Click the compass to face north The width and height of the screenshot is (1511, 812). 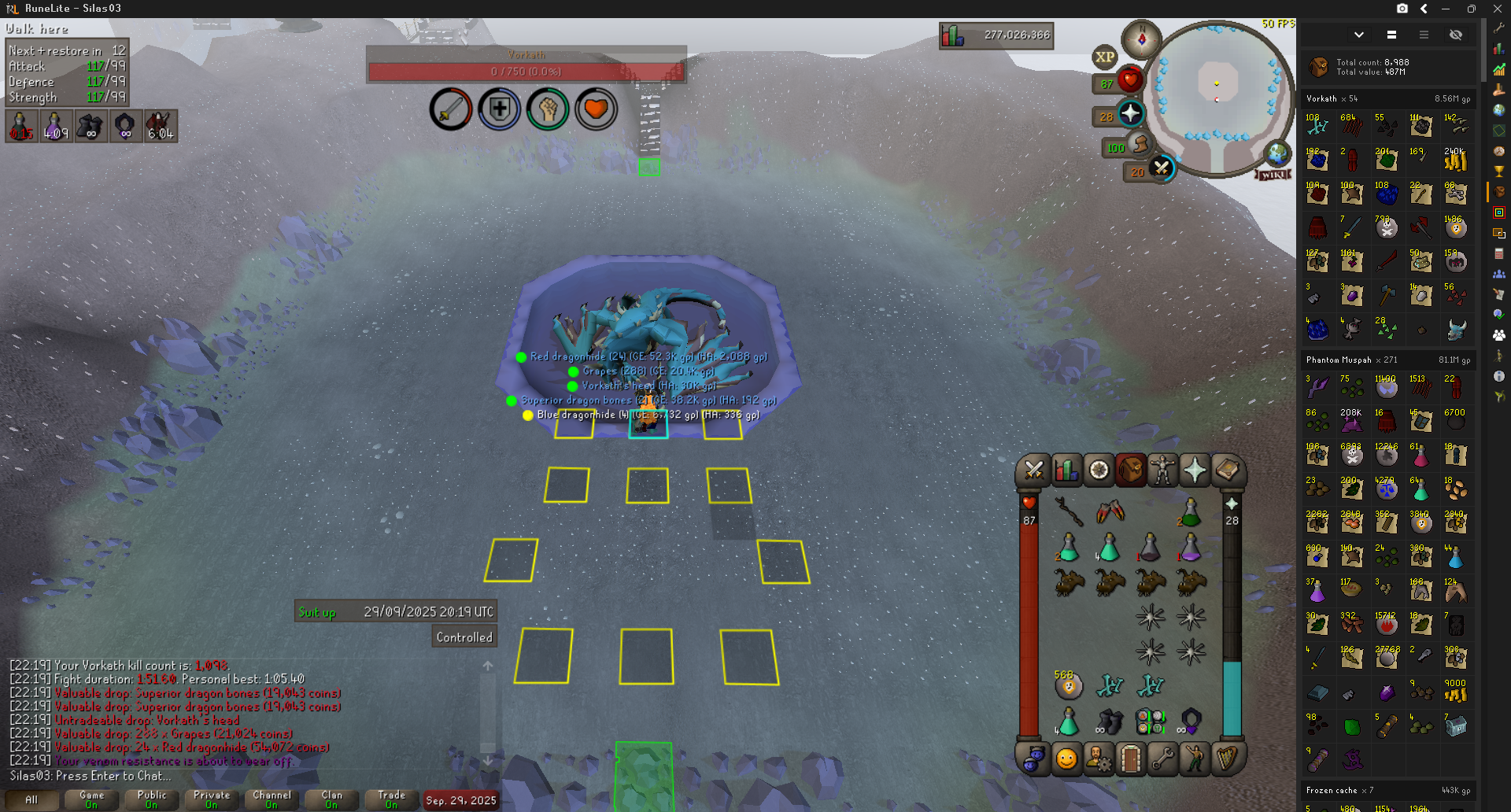point(1141,38)
